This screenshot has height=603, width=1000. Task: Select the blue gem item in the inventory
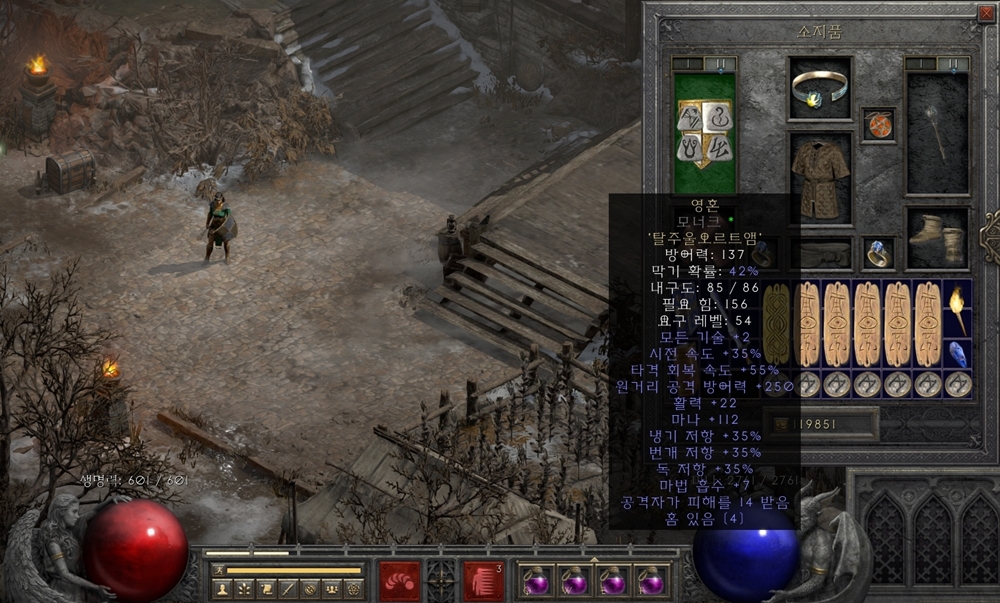(958, 353)
